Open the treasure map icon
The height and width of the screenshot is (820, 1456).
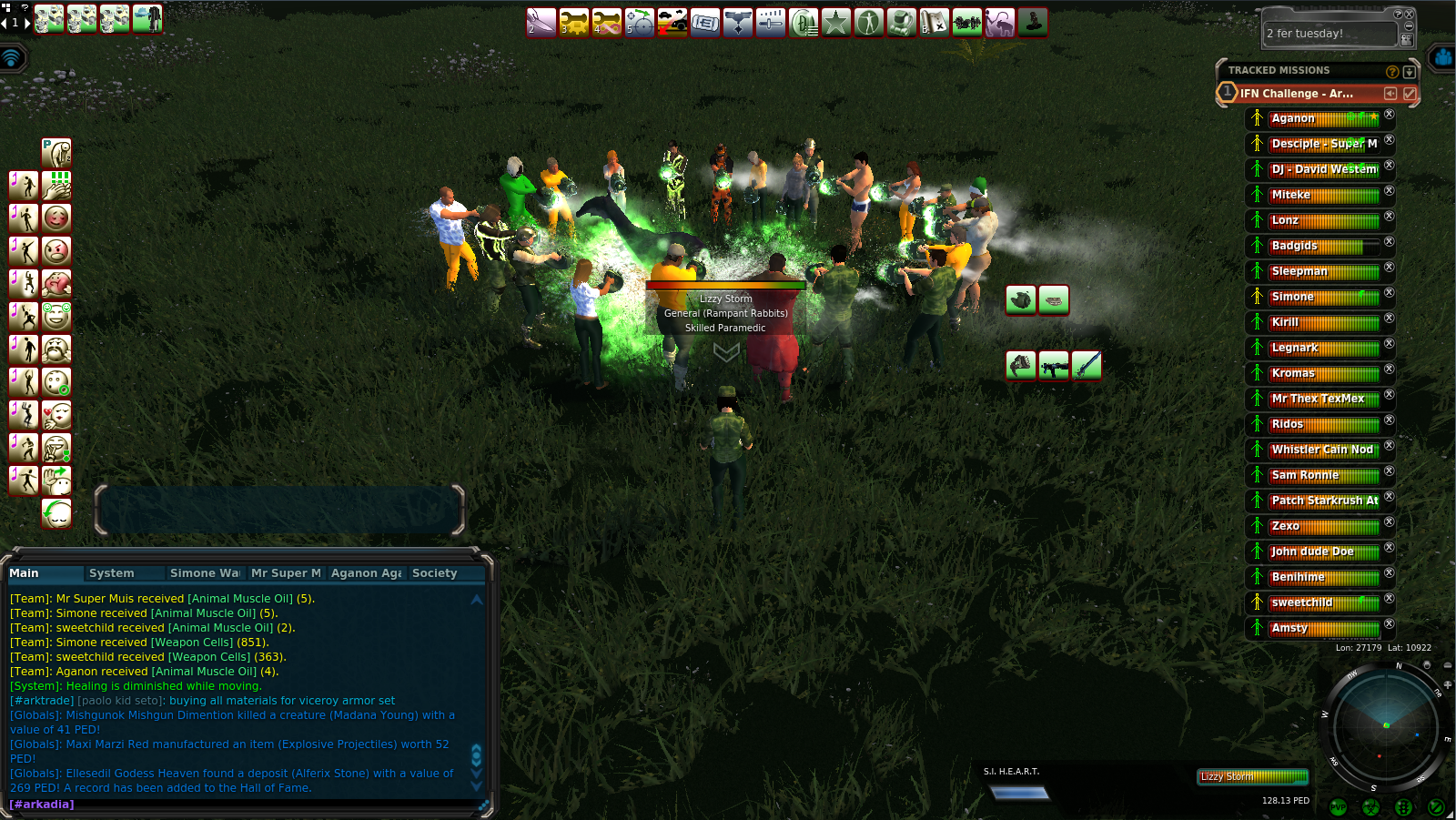pyautogui.click(x=935, y=23)
